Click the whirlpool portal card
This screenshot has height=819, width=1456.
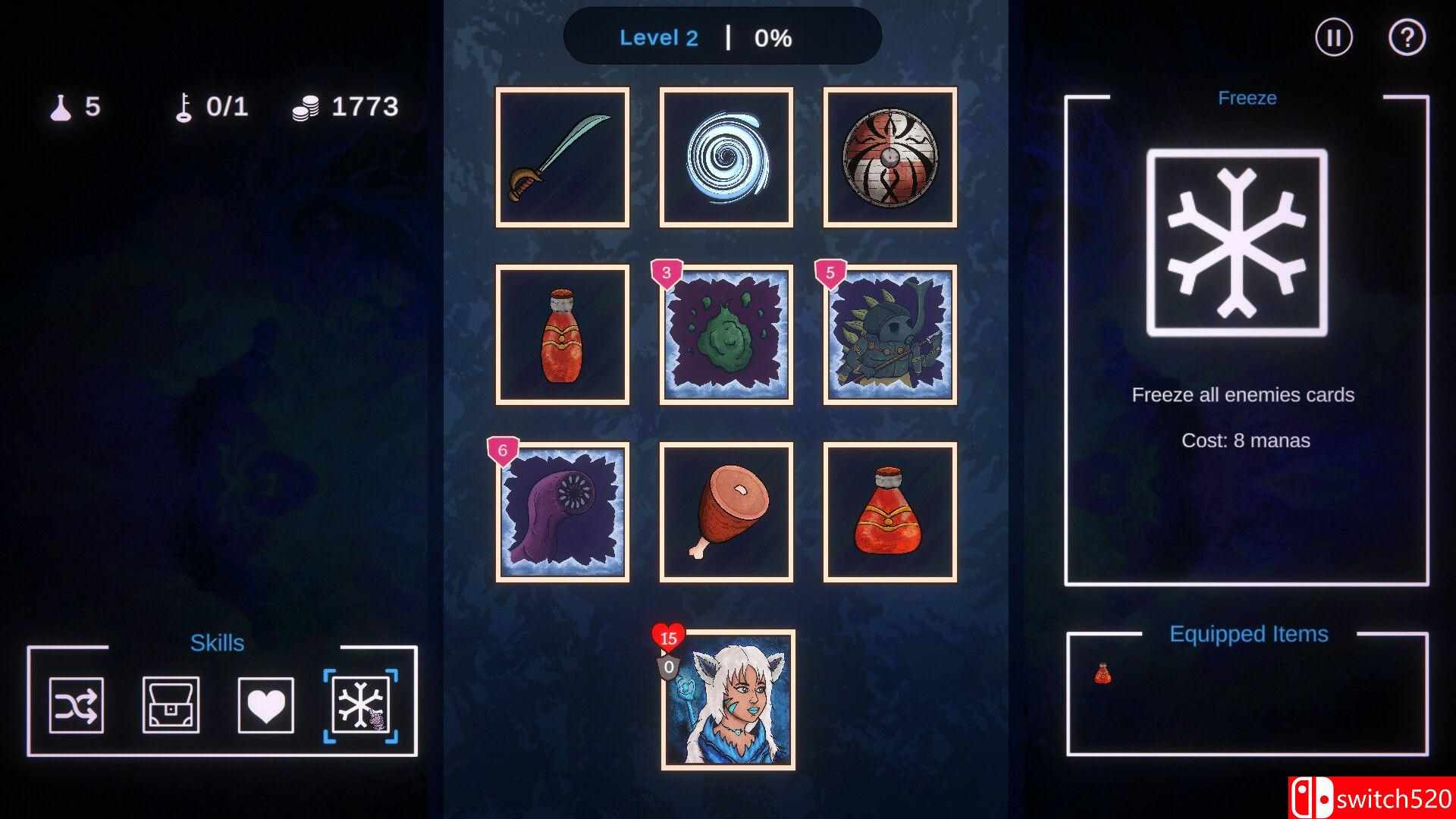tap(725, 157)
